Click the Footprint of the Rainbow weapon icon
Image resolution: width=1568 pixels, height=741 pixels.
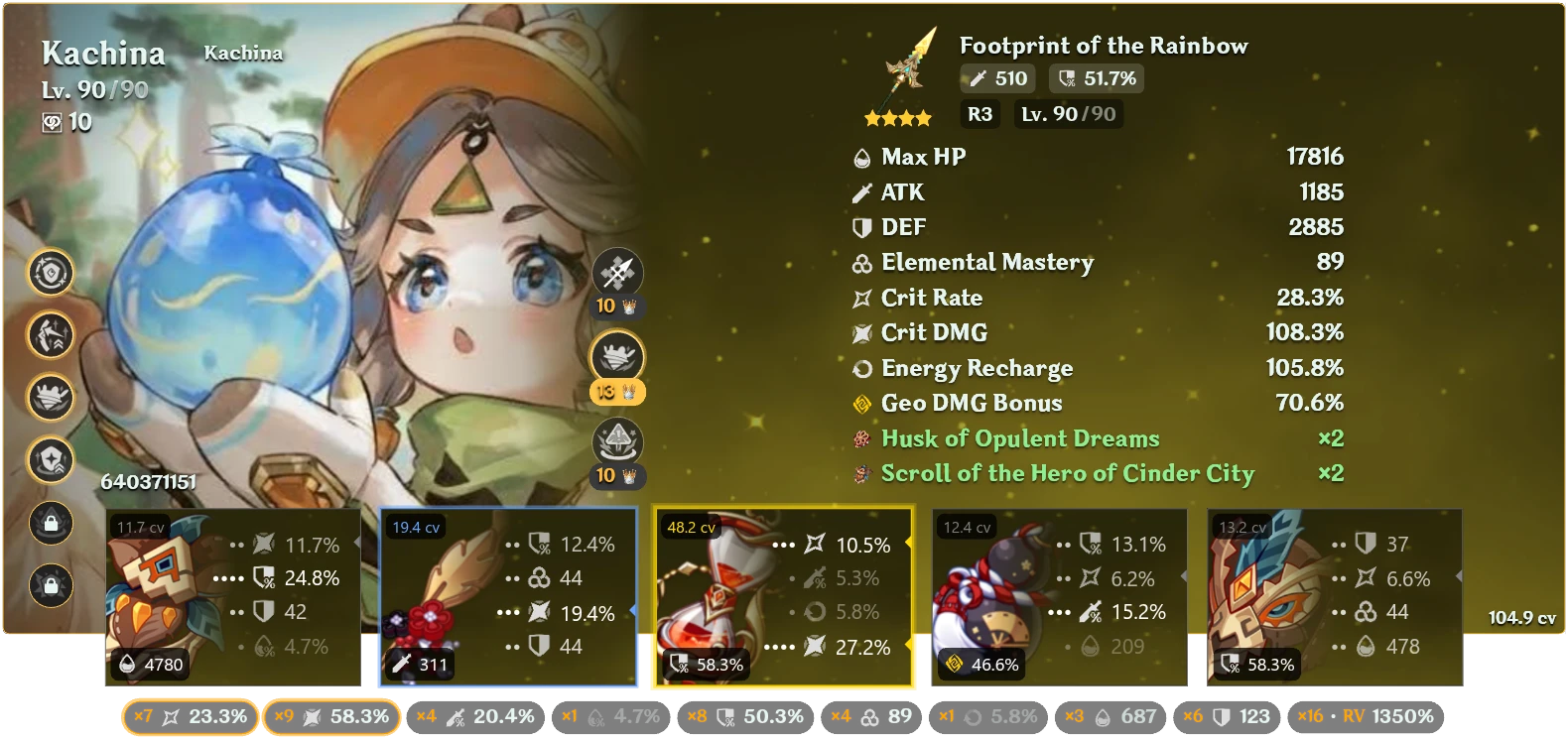(x=908, y=69)
